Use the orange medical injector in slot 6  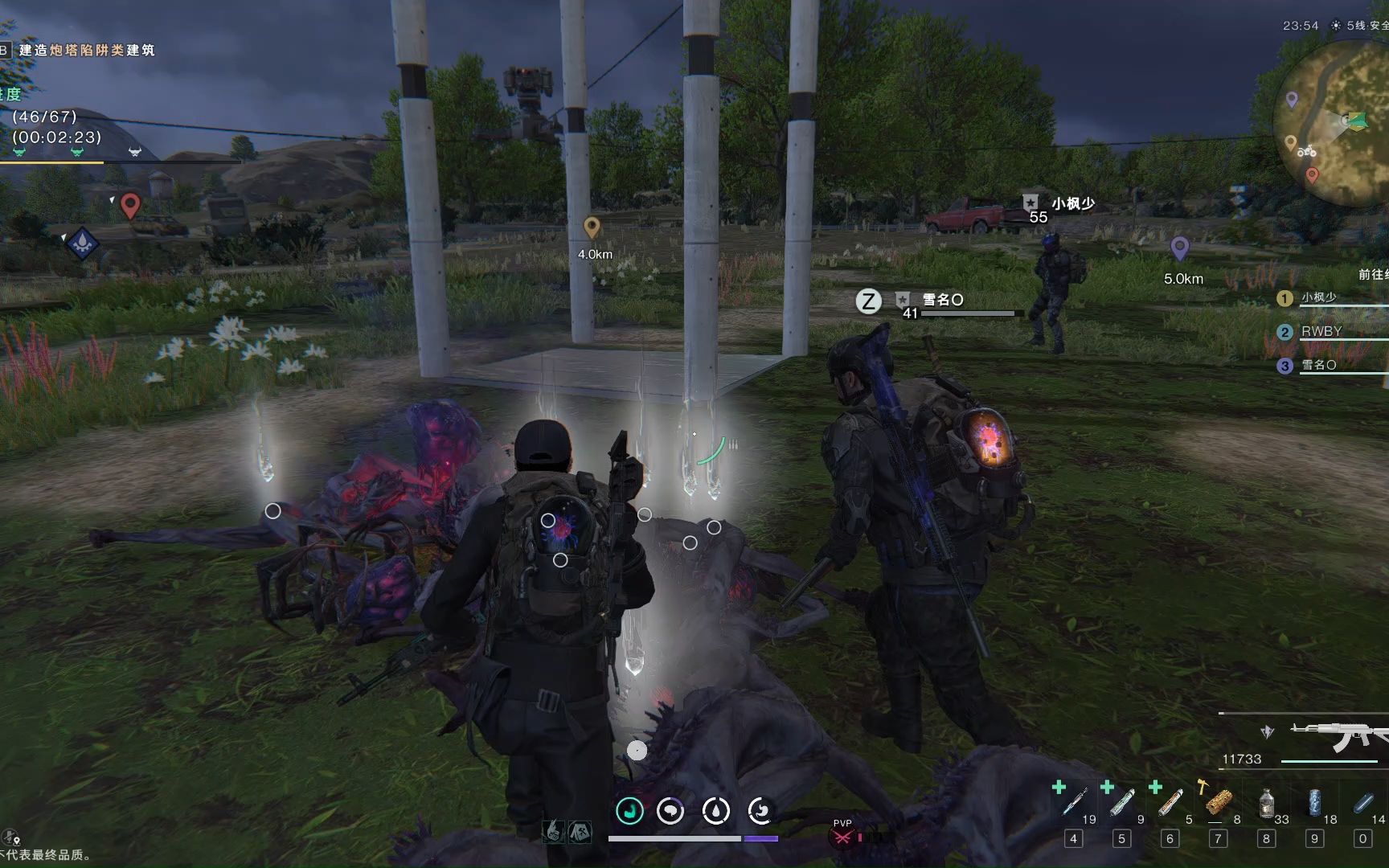(x=1170, y=802)
